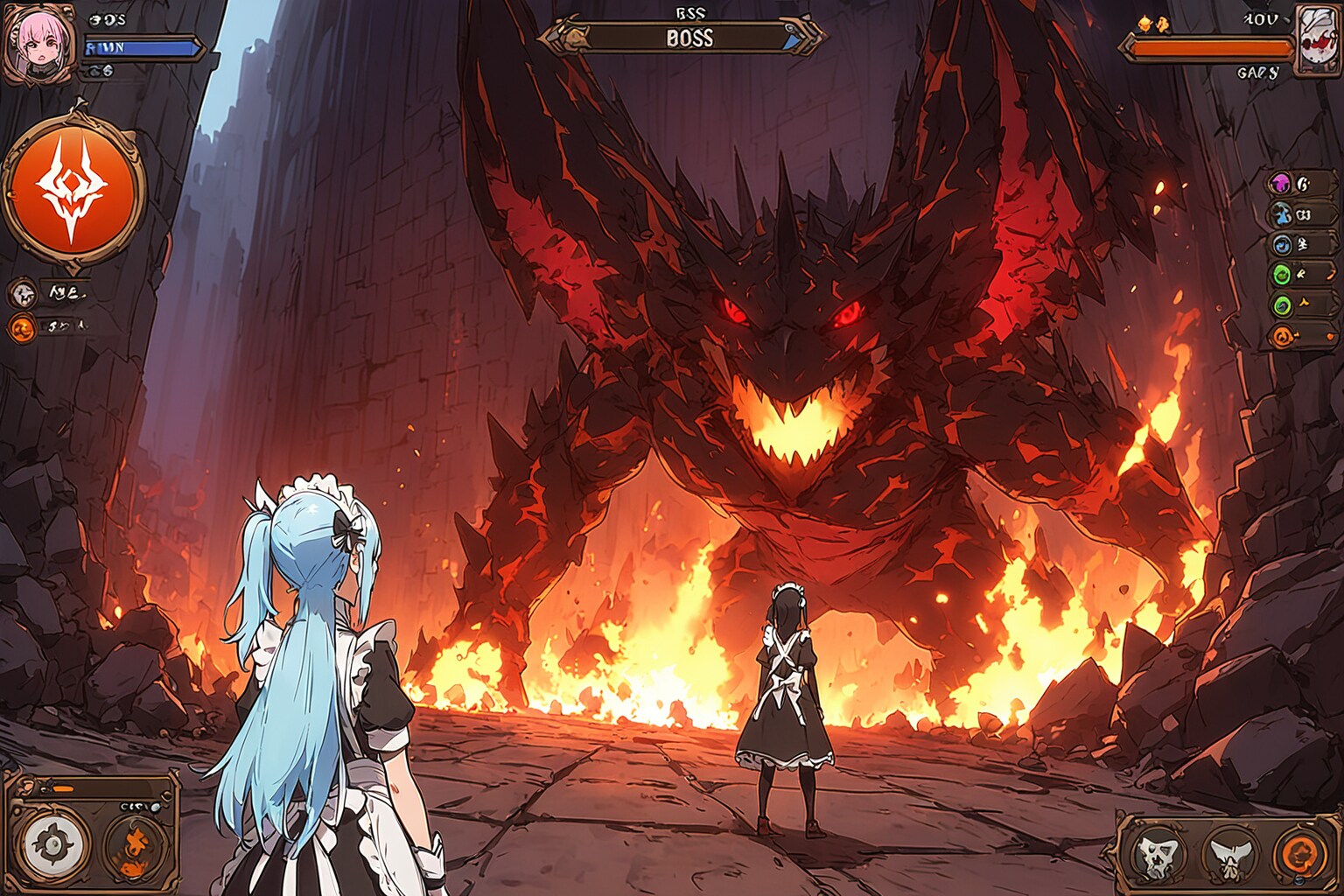1344x896 pixels.
Task: Click the small white round icon under sigil
Action: point(24,293)
